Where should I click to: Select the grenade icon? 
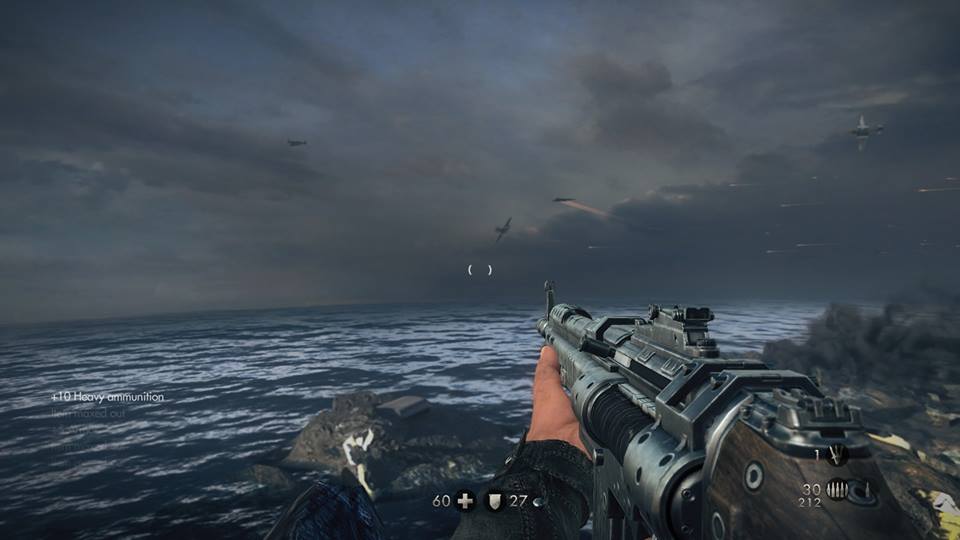click(838, 455)
